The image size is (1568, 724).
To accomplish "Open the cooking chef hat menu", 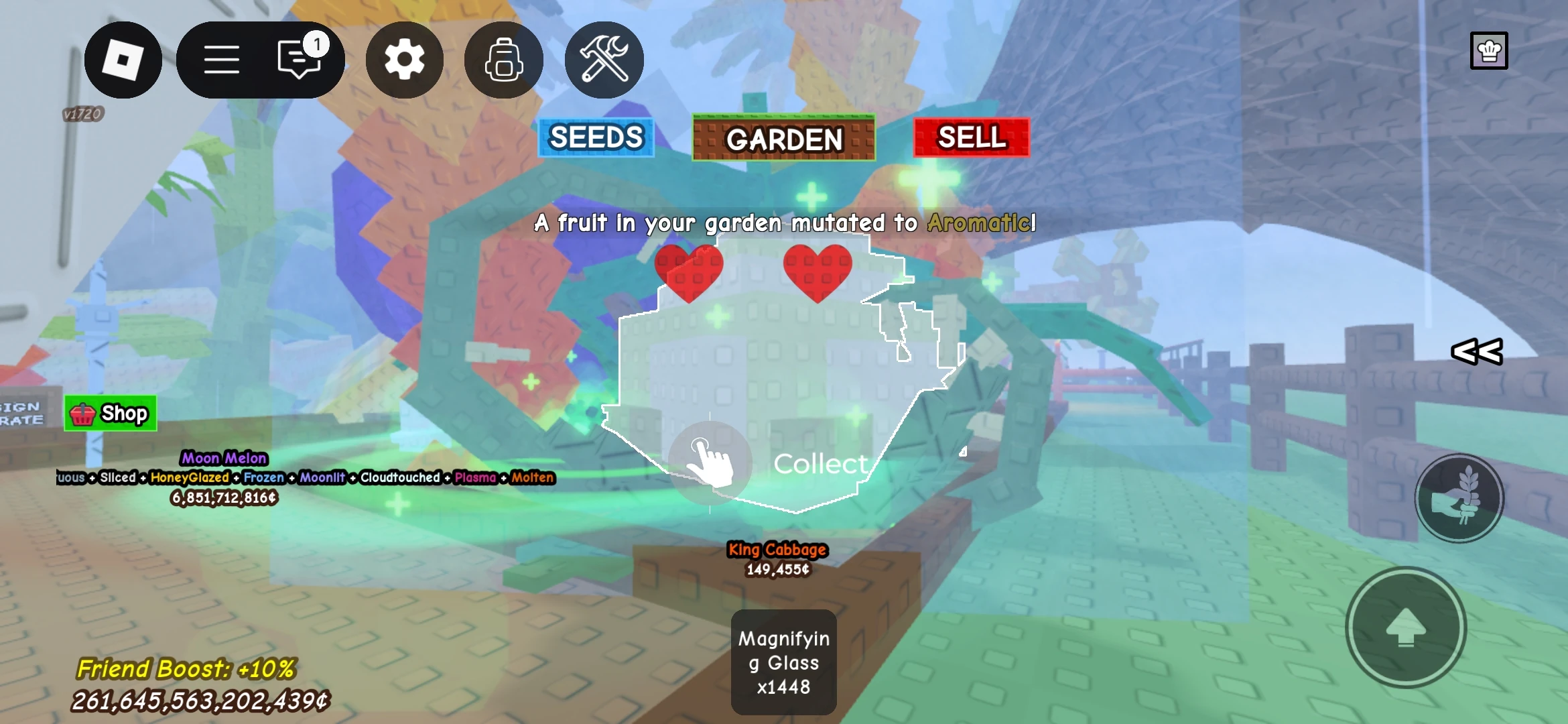I will pos(1489,50).
